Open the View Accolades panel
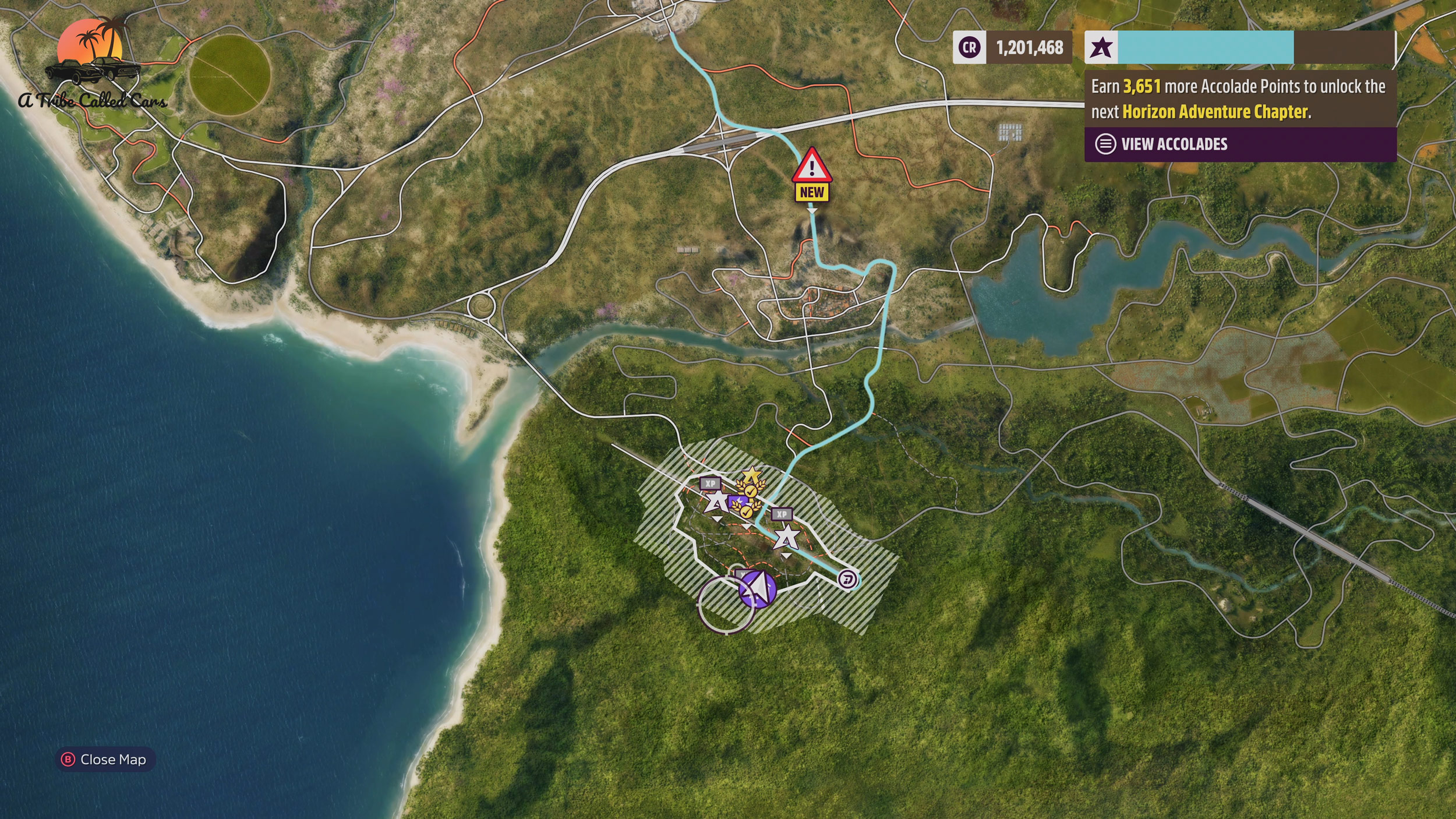Screen dimensions: 1456x819 point(1174,144)
